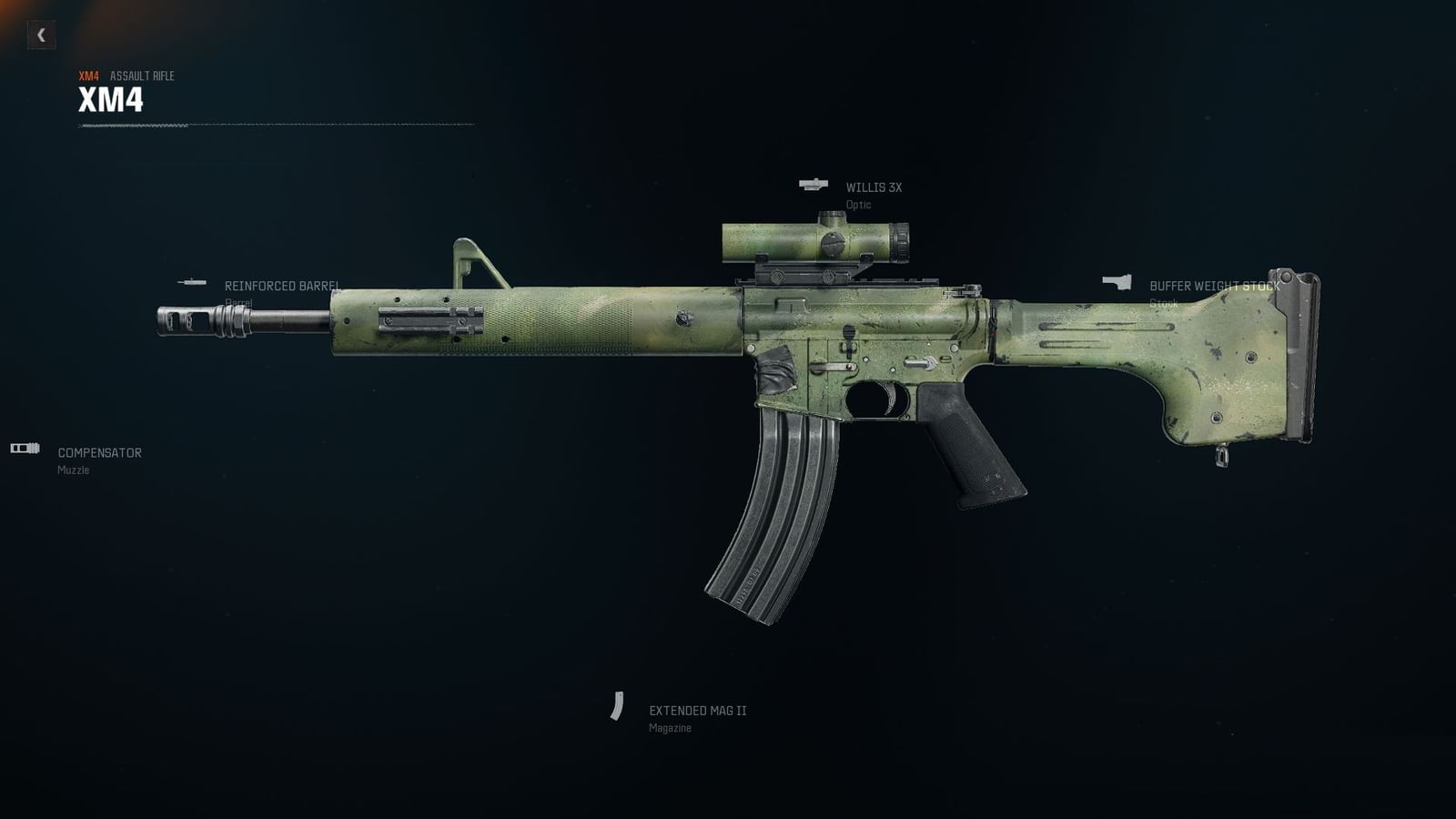This screenshot has height=819, width=1456.
Task: Click the 'Magazine' slot subtitle
Action: click(670, 728)
